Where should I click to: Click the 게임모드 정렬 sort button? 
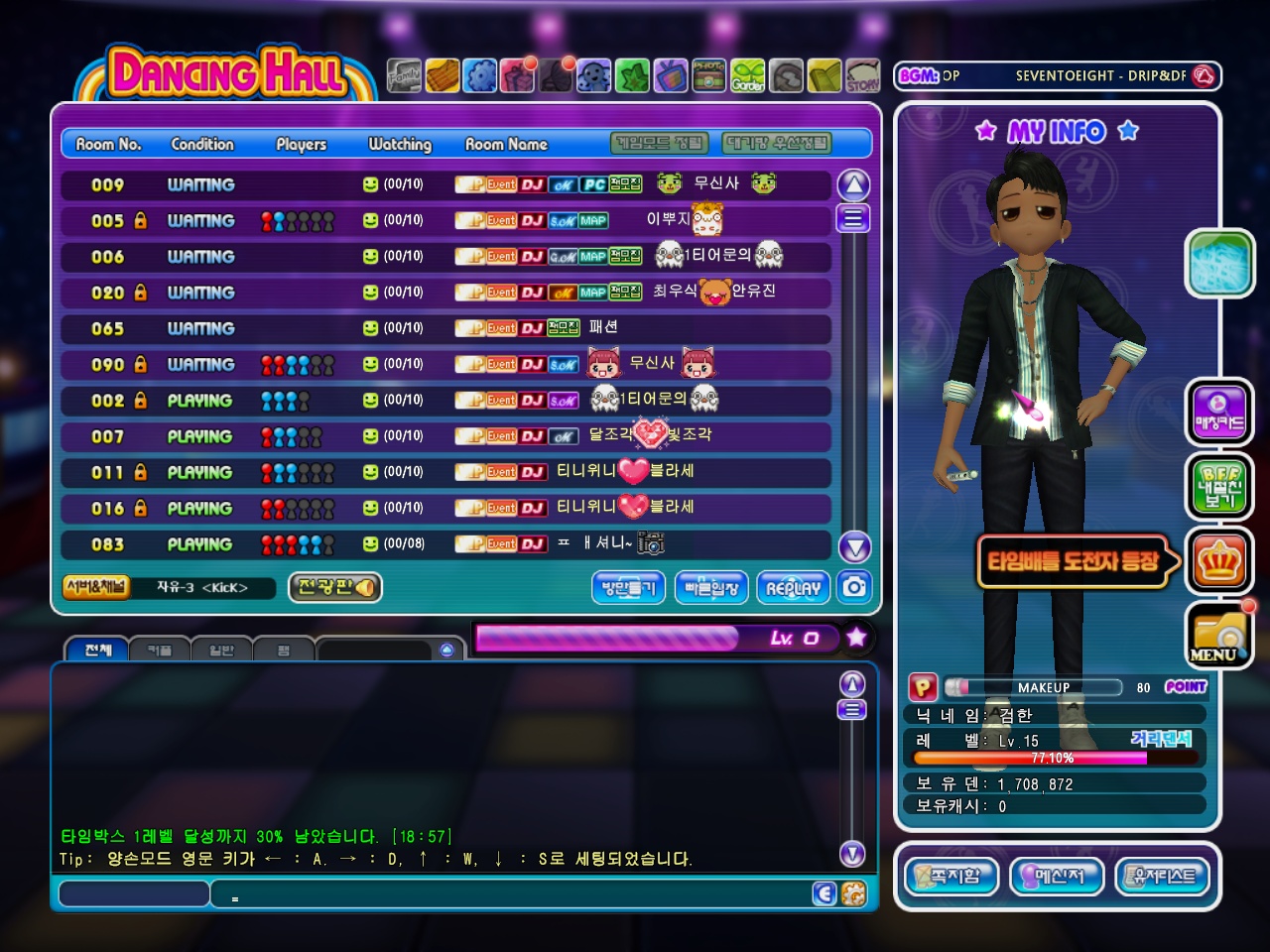coord(660,144)
